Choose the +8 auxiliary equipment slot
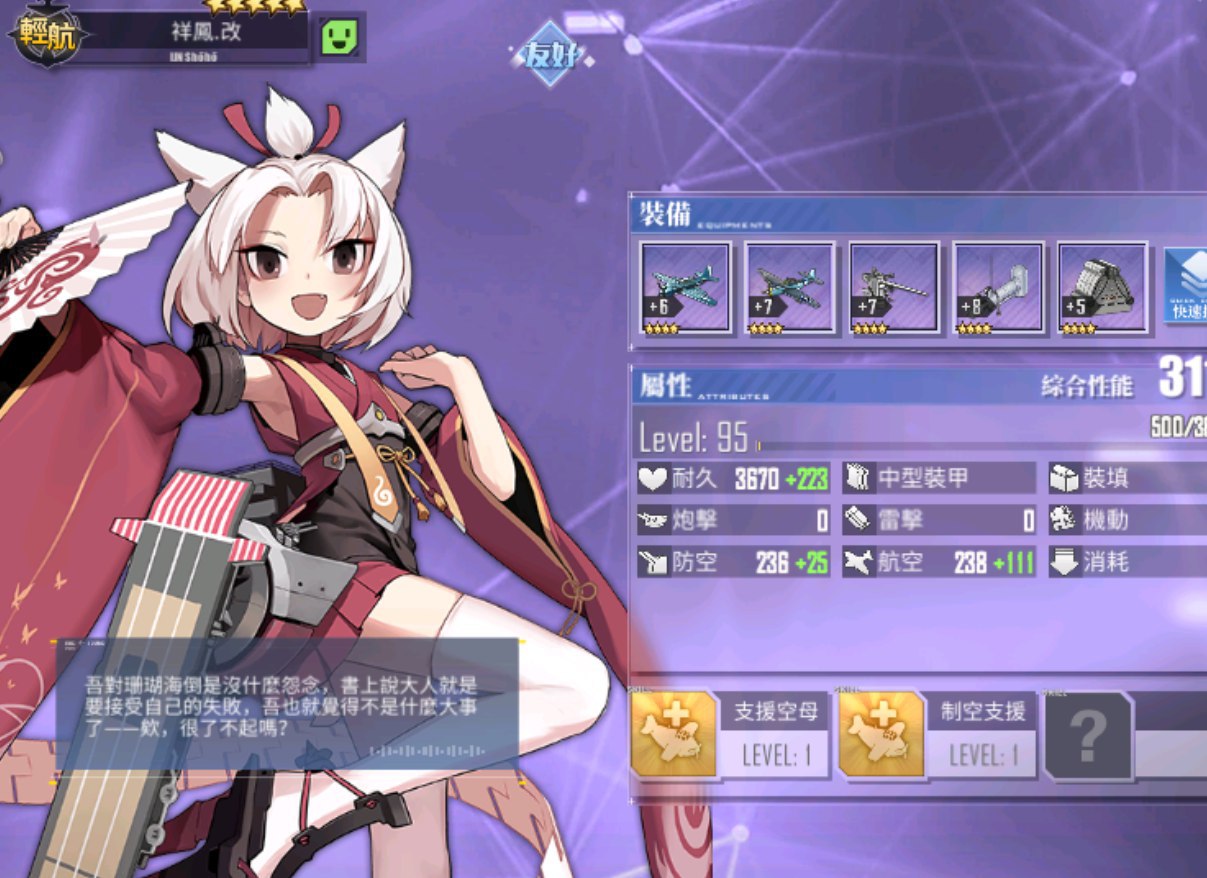This screenshot has height=878, width=1207. pos(998,287)
